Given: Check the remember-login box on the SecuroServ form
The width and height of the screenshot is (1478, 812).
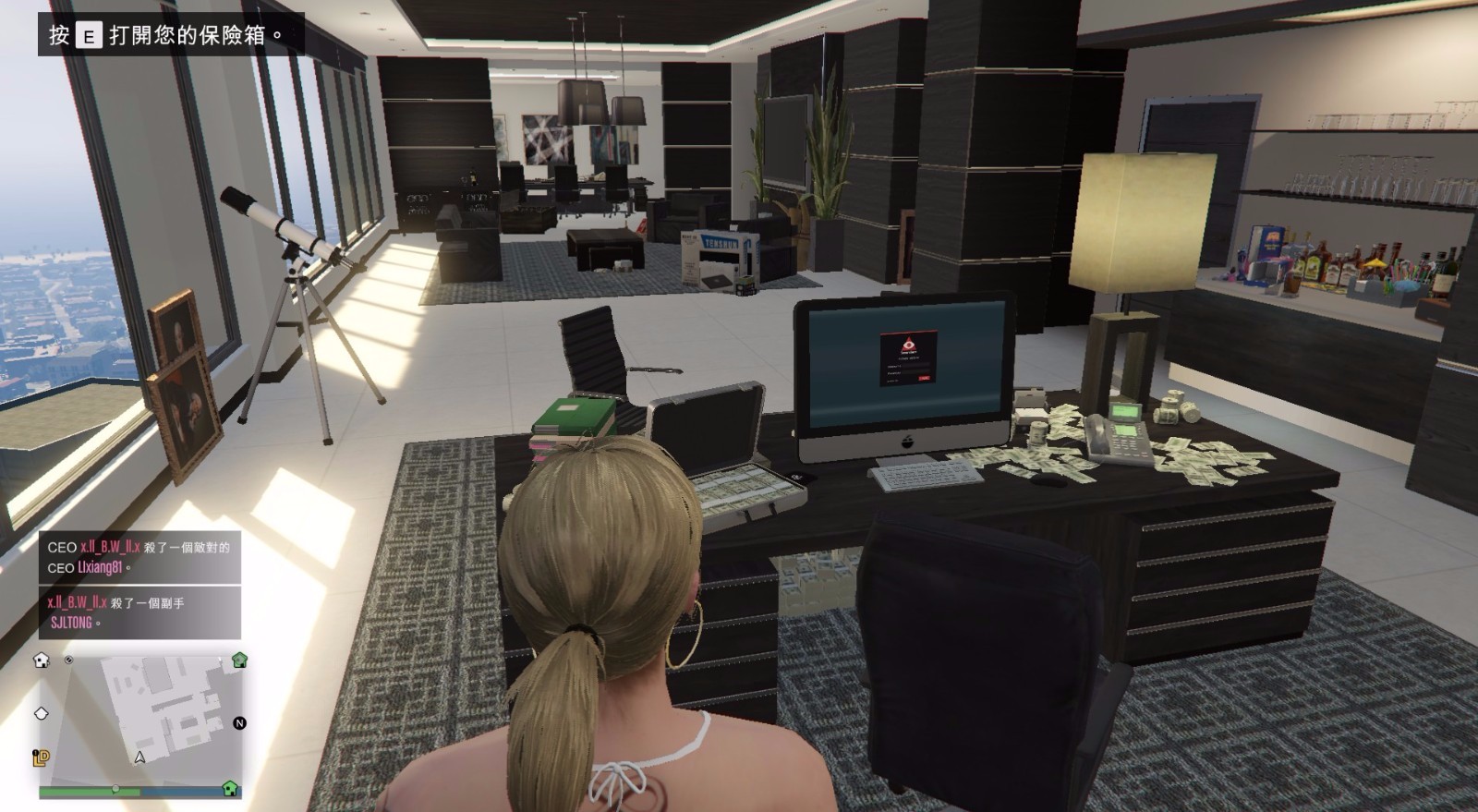Looking at the screenshot, I should (x=892, y=381).
